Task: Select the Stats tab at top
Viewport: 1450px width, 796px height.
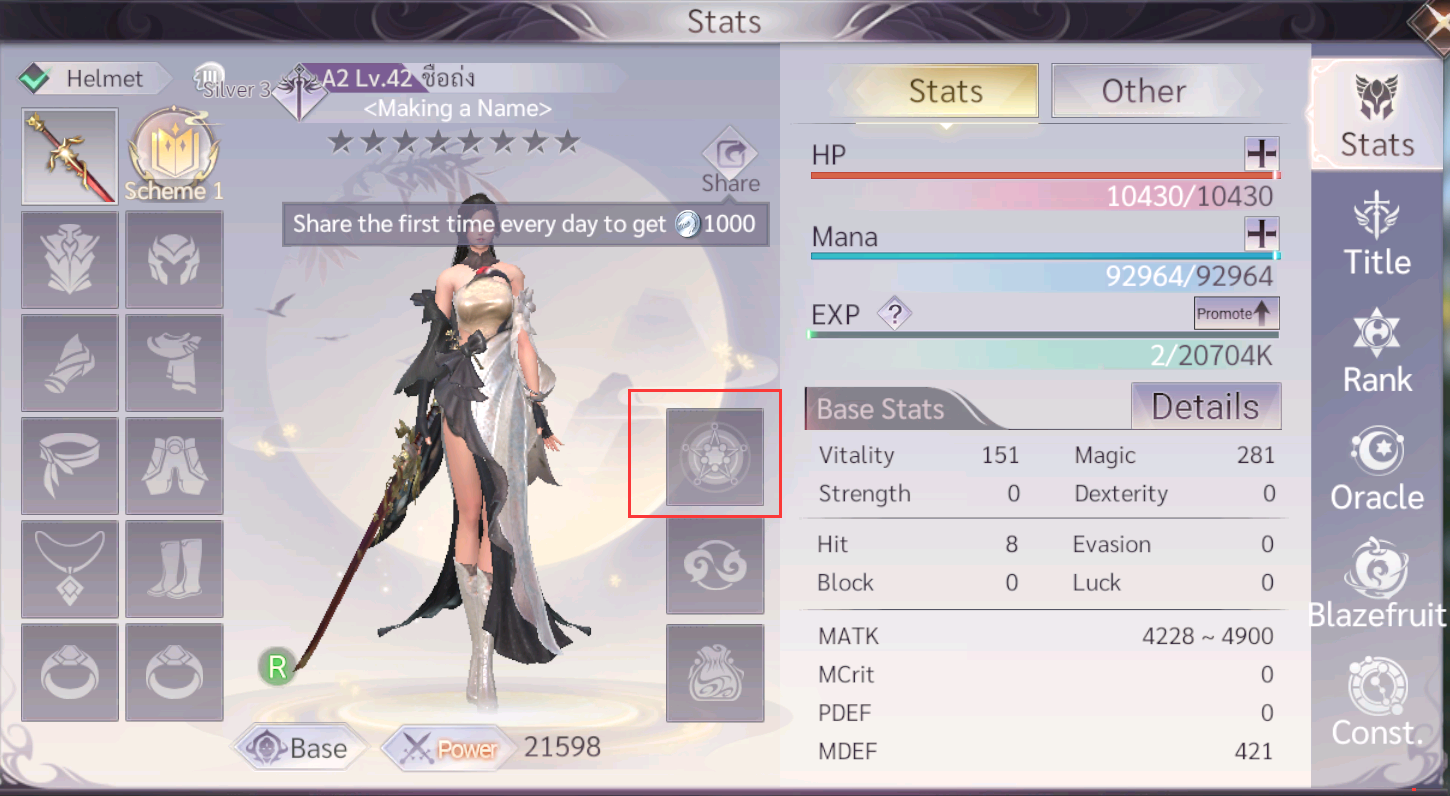Action: coord(945,91)
